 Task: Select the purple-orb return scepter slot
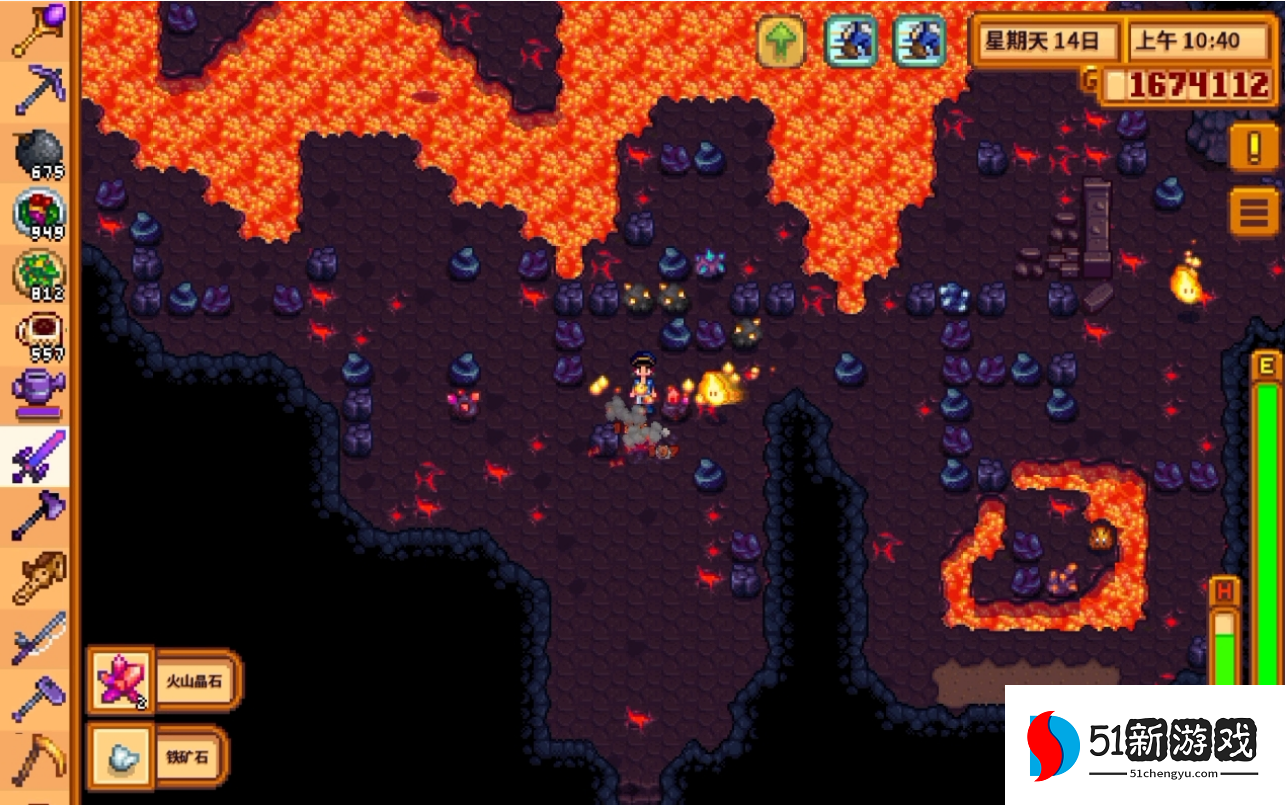point(38,29)
